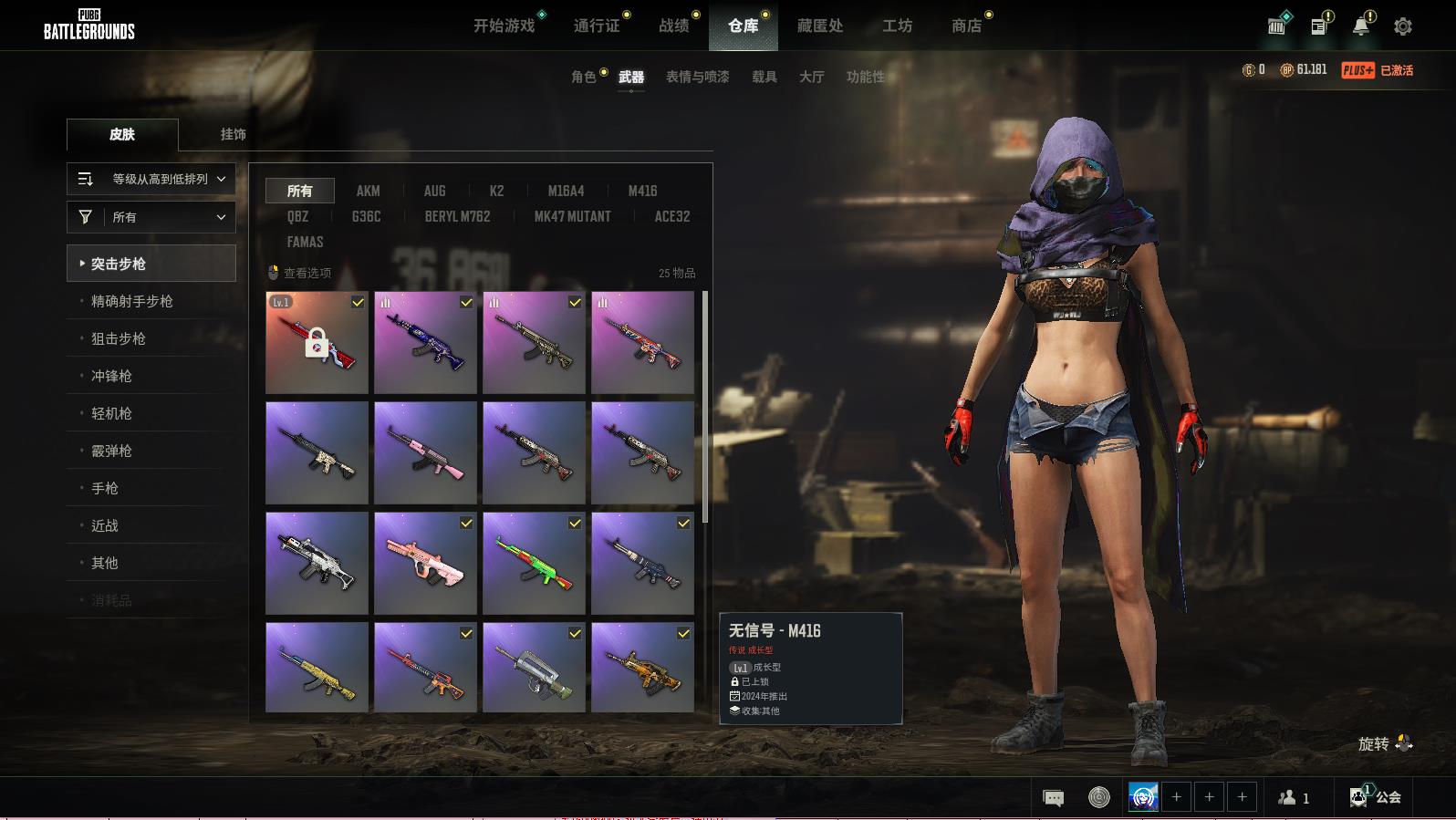Switch to the 工坊 workshop tab

pyautogui.click(x=897, y=26)
